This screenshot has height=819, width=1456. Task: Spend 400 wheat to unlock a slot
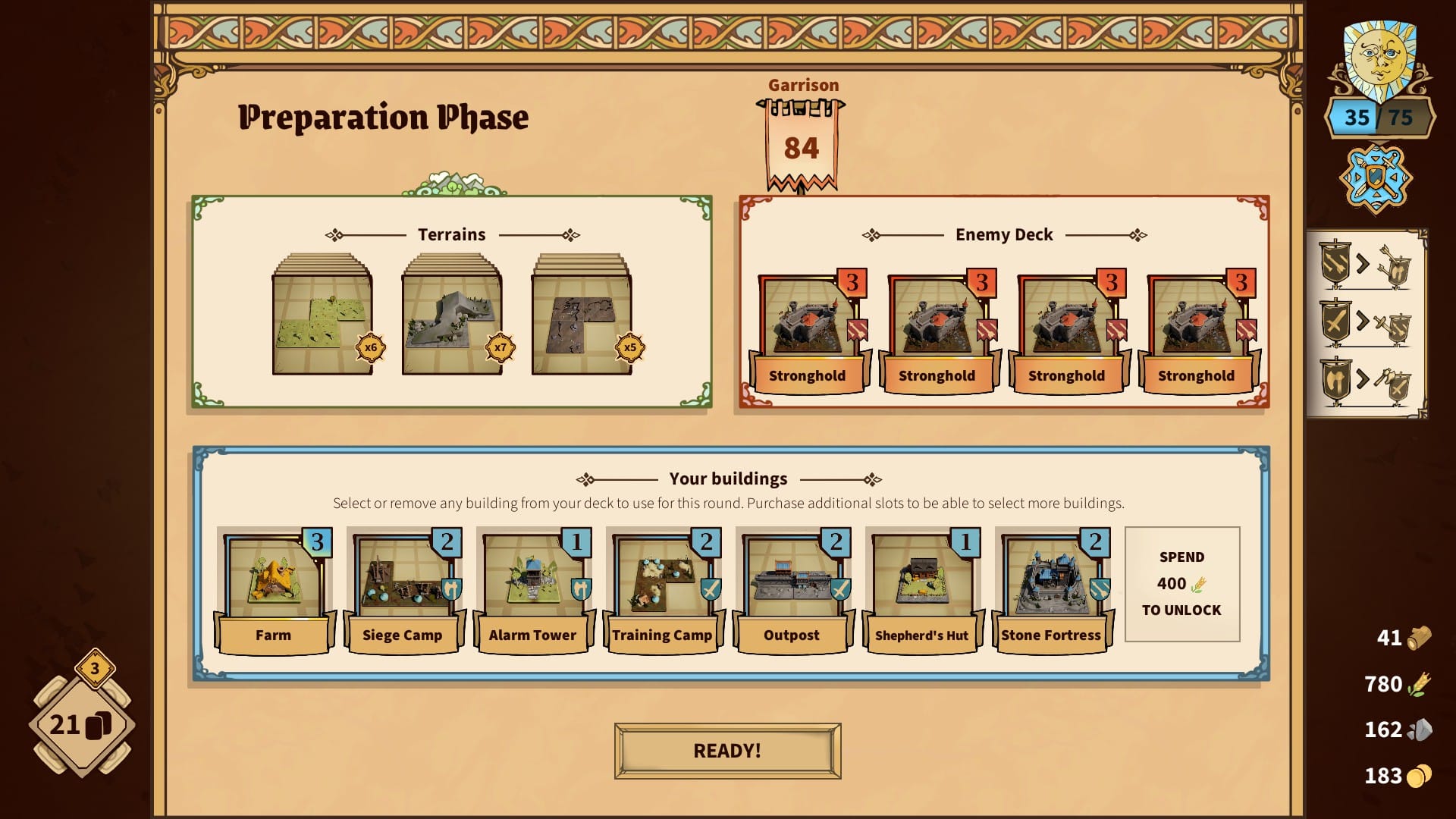[1181, 583]
